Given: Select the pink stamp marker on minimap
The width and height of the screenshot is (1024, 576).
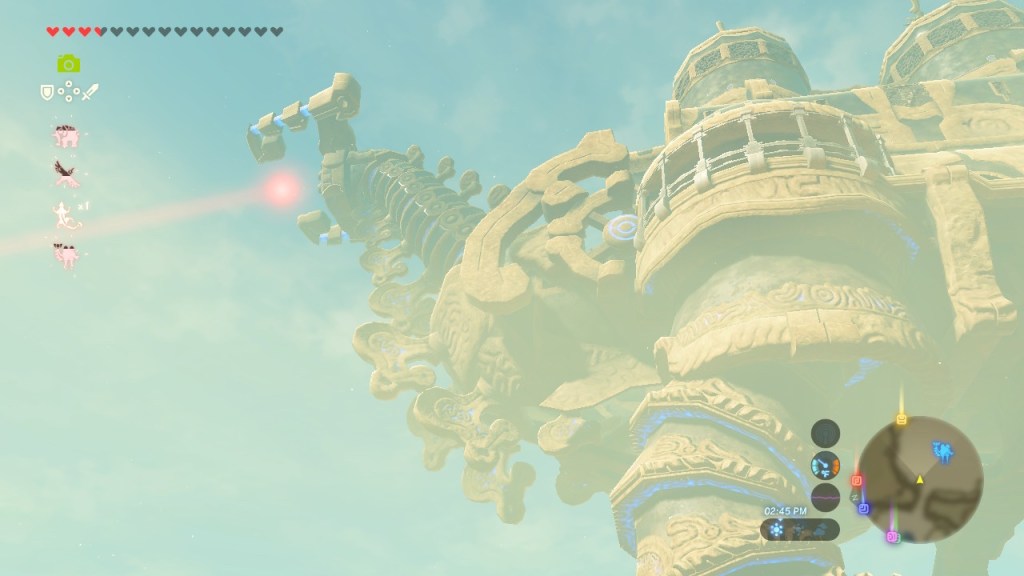Looking at the screenshot, I should pyautogui.click(x=892, y=537).
